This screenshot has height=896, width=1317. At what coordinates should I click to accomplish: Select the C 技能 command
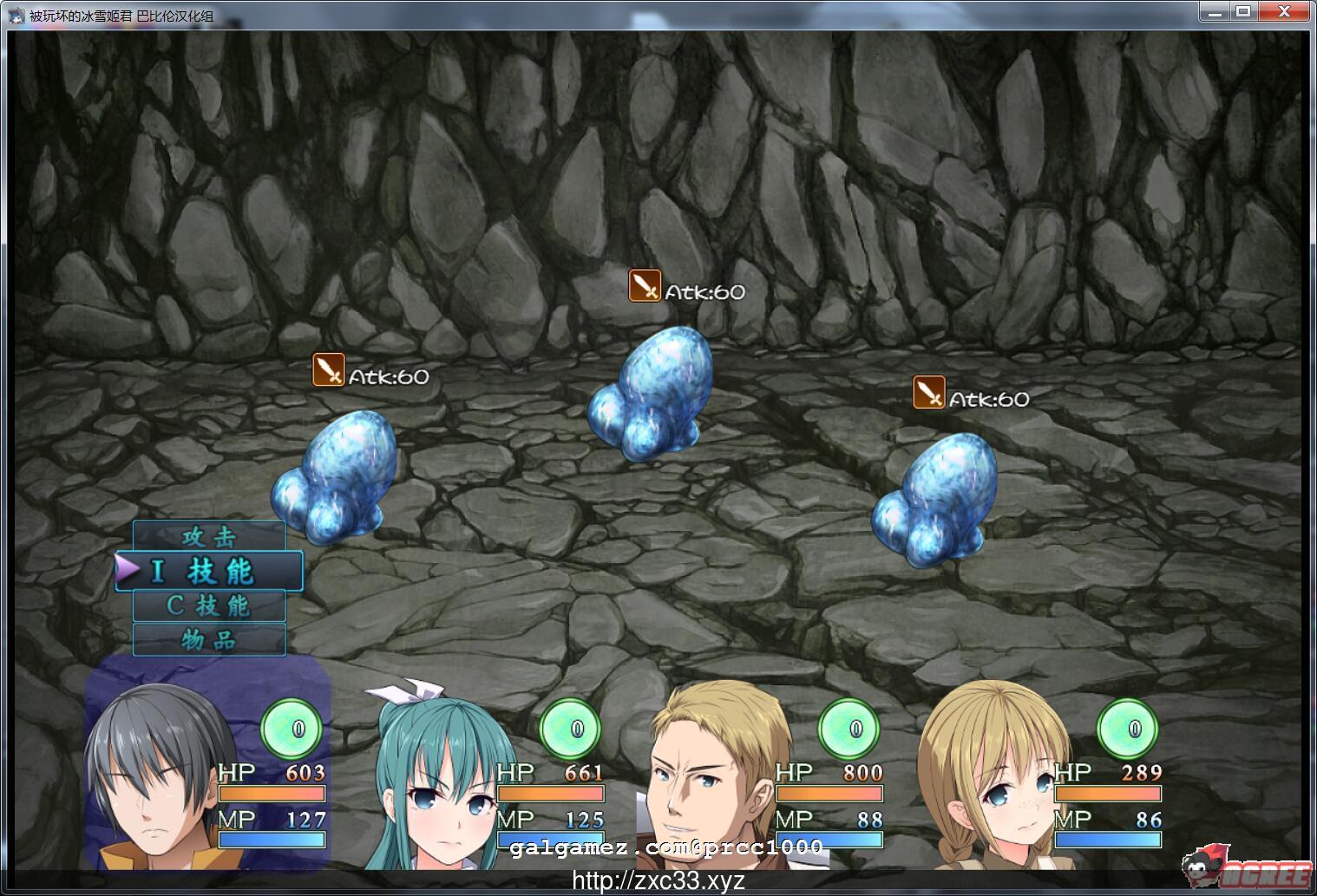pyautogui.click(x=208, y=606)
